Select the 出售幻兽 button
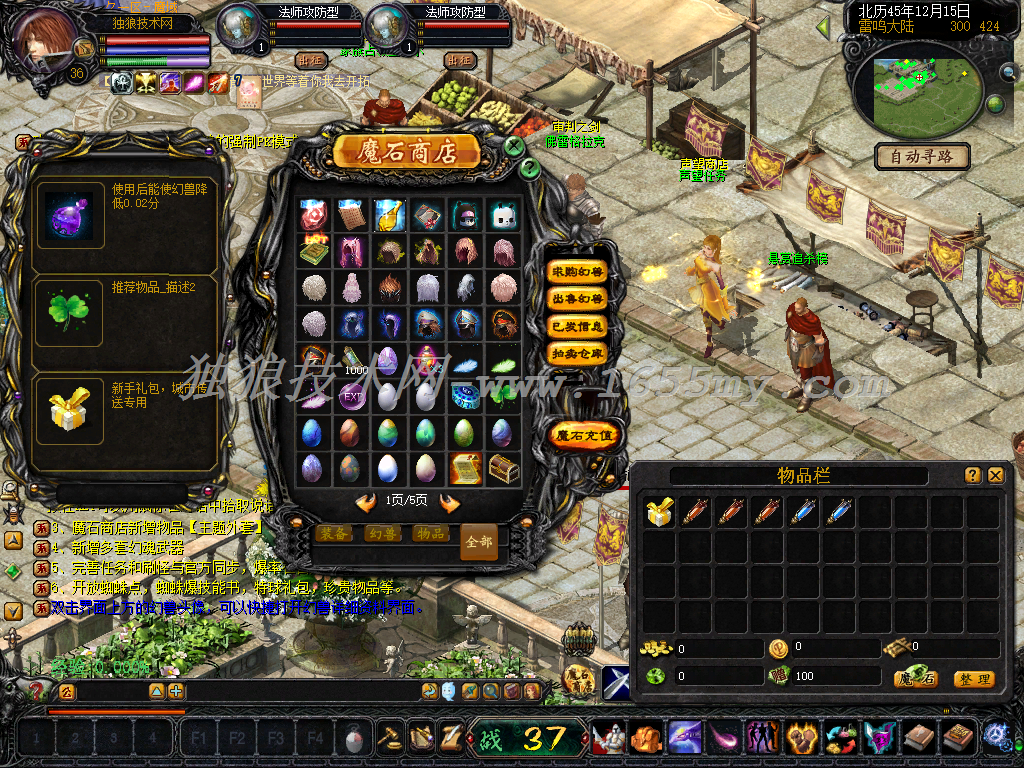Image resolution: width=1024 pixels, height=768 pixels. coord(577,299)
